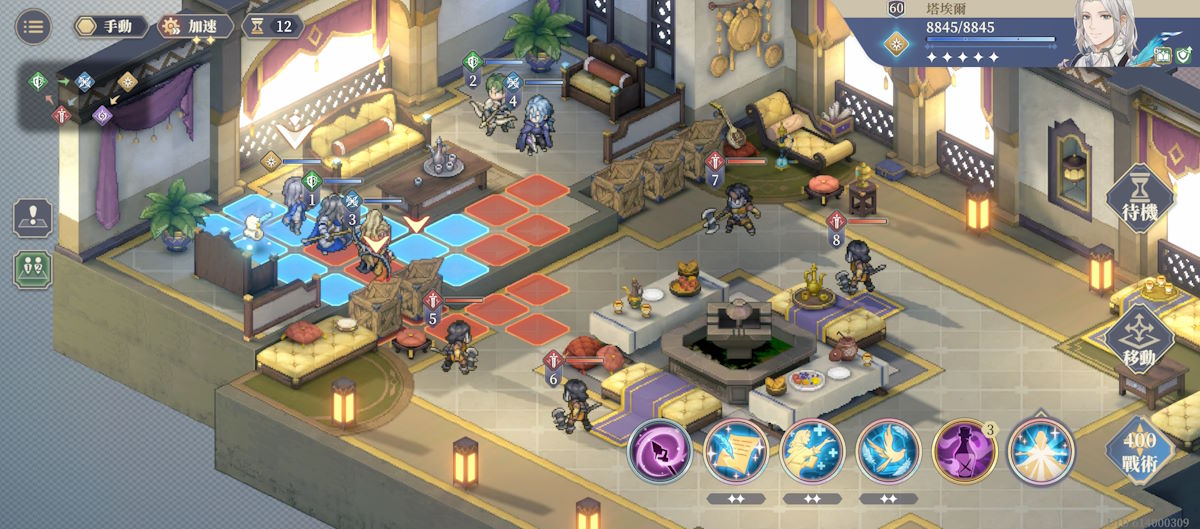The image size is (1200, 529).
Task: Cast the golden healer figure skill
Action: pyautogui.click(x=812, y=450)
